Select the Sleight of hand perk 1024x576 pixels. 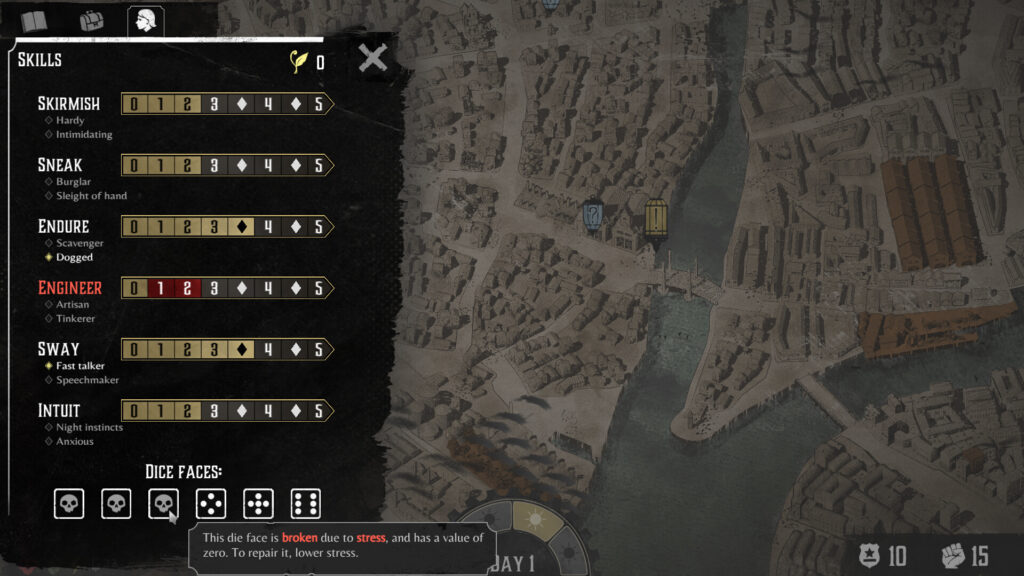coord(91,196)
